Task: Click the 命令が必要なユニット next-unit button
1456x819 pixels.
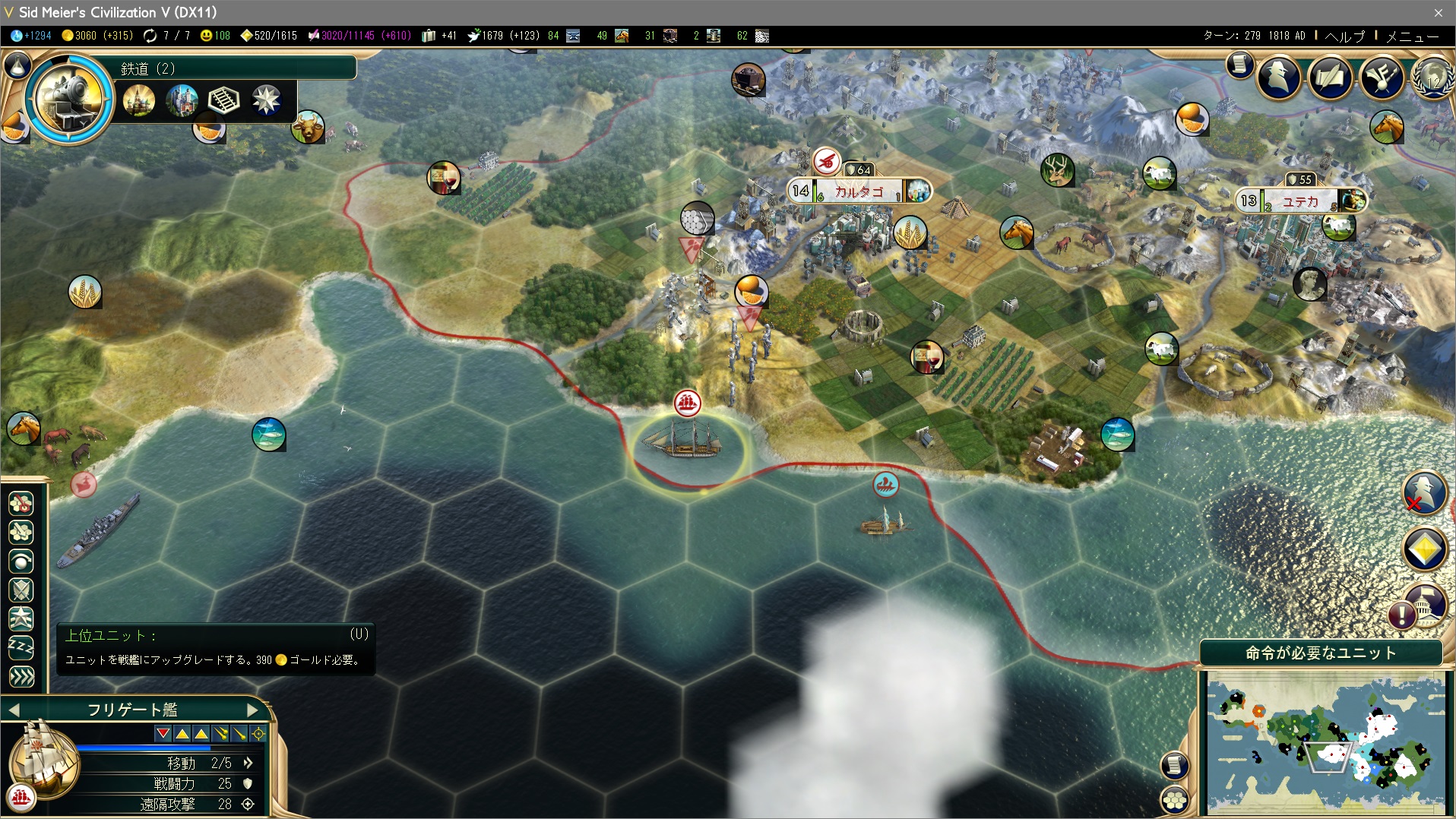Action: (x=1320, y=653)
